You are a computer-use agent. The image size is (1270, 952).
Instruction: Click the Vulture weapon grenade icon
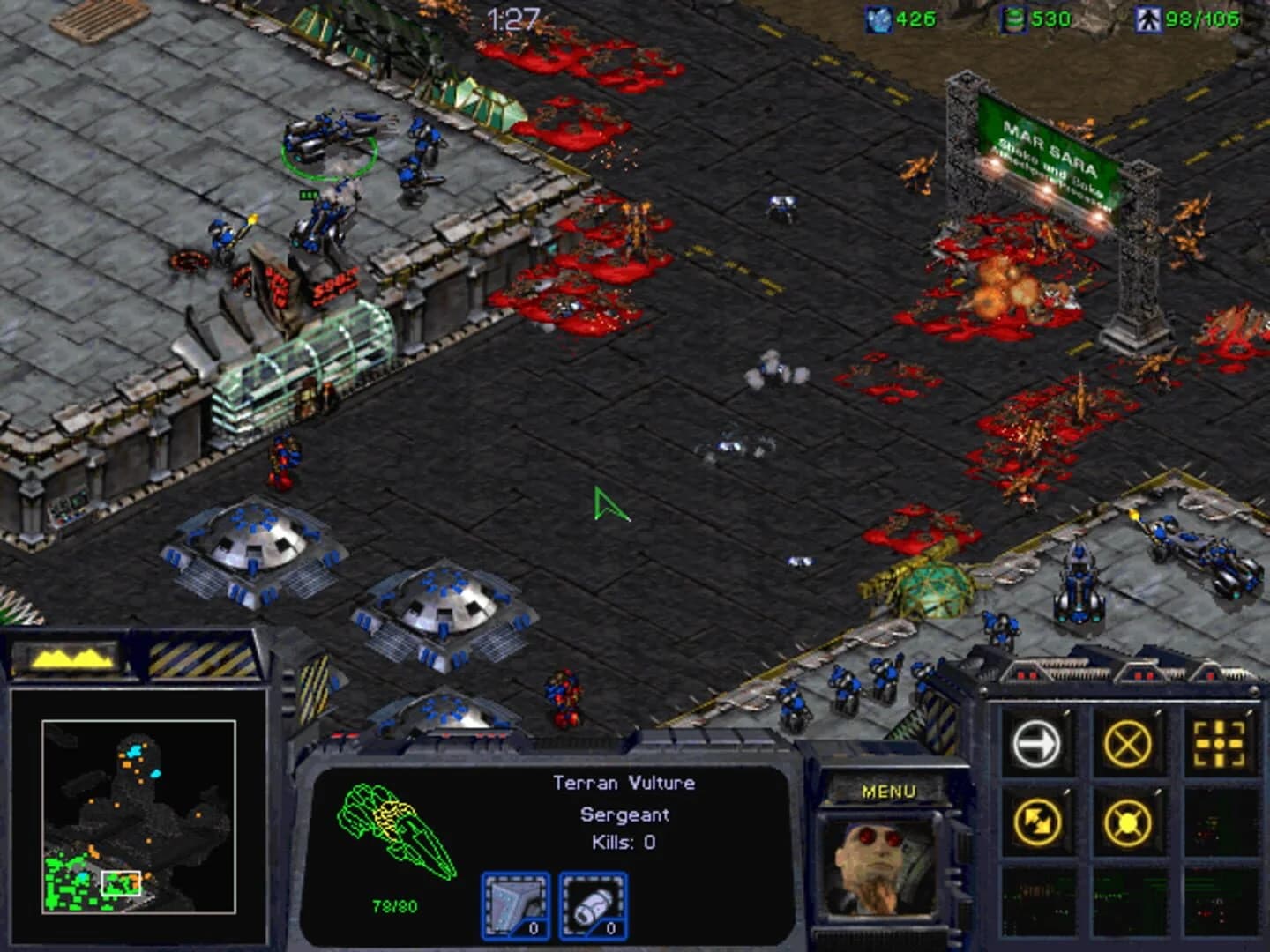coord(594,904)
